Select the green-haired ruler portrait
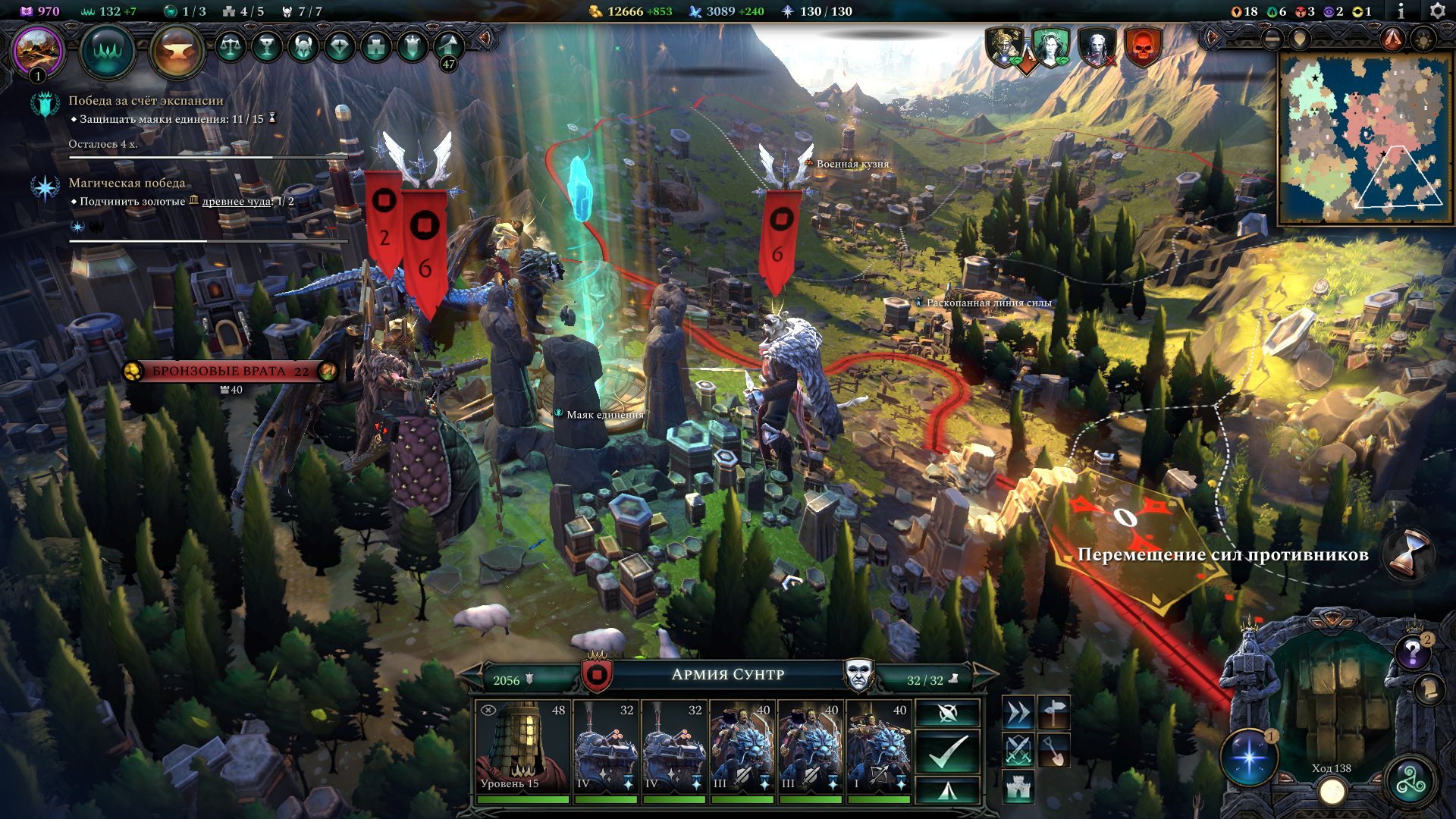Viewport: 1456px width, 819px height. point(1050,47)
